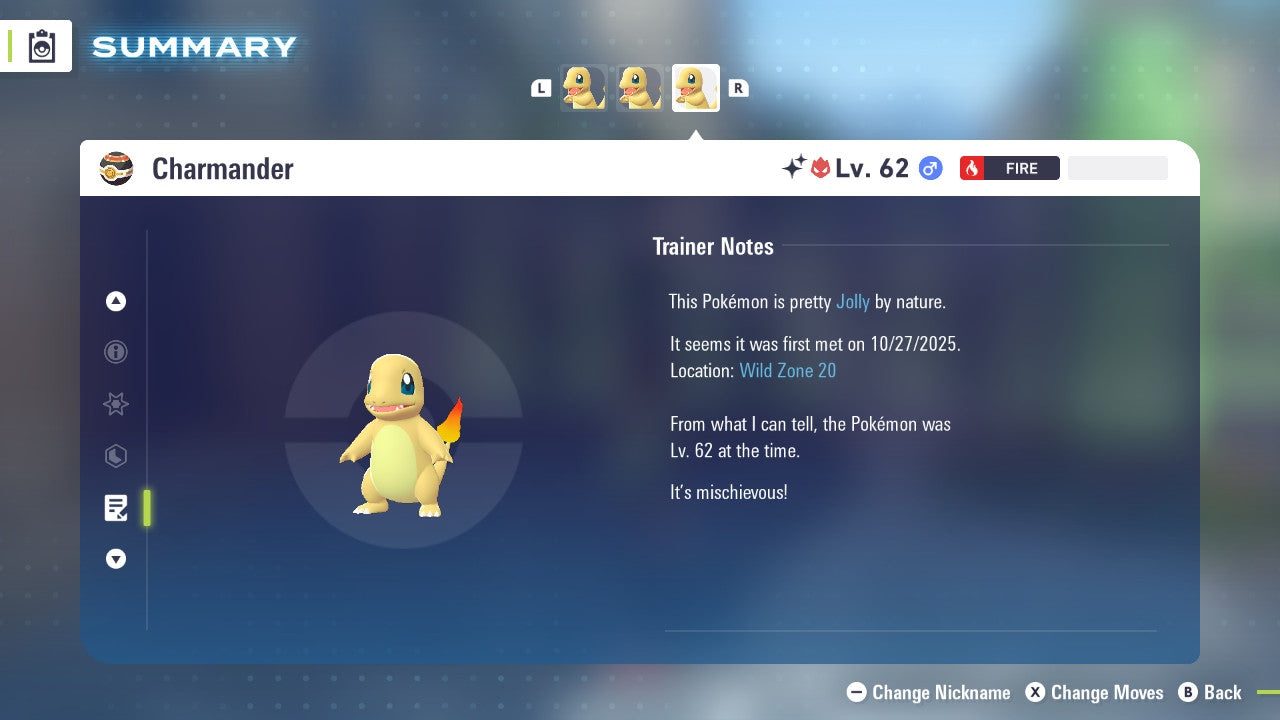This screenshot has width=1280, height=720.
Task: Open the moves page hexagon icon
Action: pos(115,456)
